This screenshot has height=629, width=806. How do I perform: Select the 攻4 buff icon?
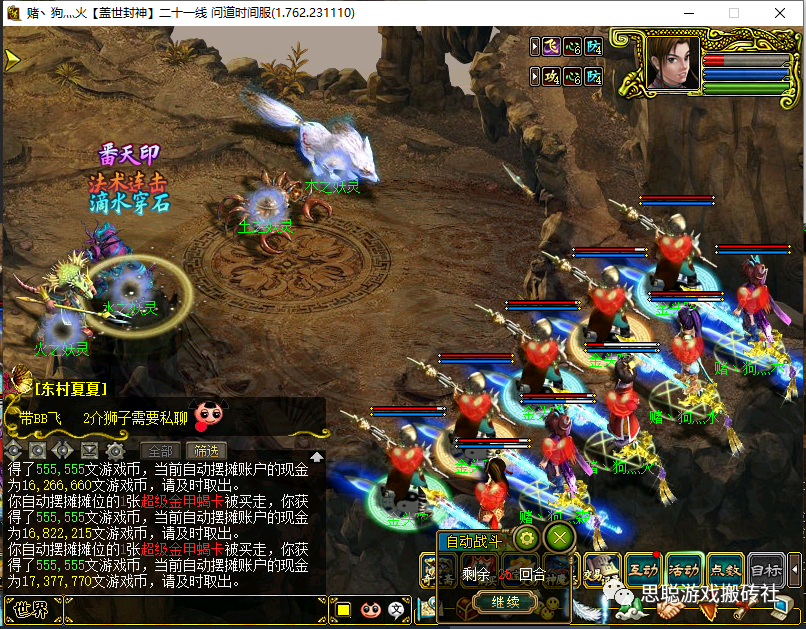551,76
